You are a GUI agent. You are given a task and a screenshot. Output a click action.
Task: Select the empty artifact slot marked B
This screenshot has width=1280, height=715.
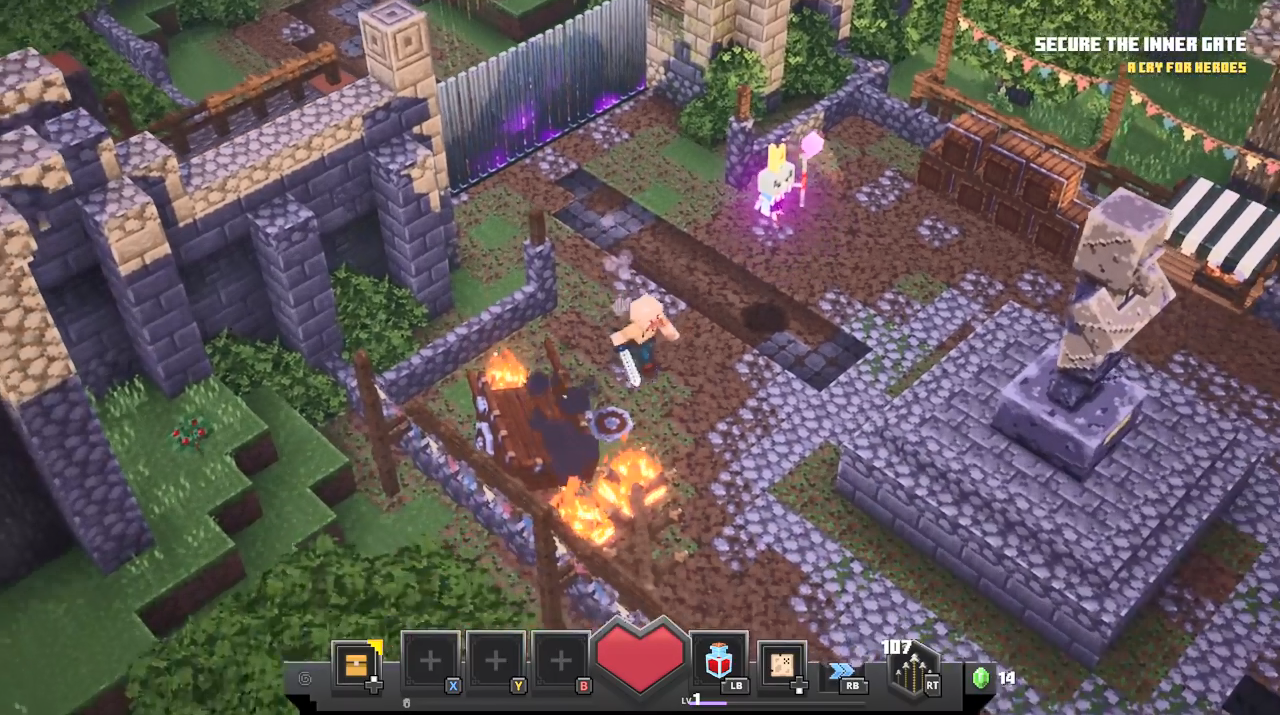pyautogui.click(x=561, y=661)
